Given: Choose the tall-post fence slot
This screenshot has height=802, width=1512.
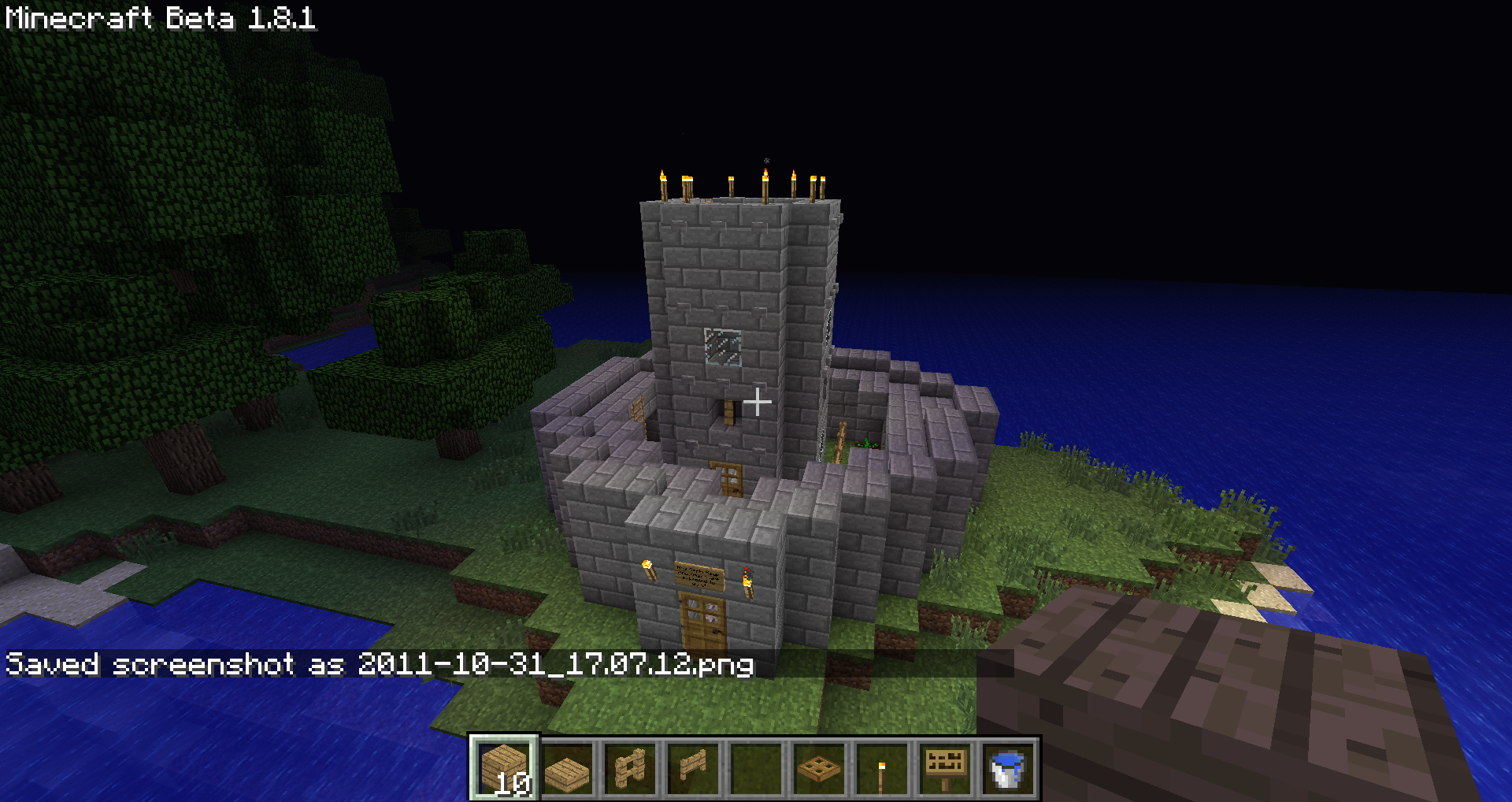Looking at the screenshot, I should tap(630, 768).
